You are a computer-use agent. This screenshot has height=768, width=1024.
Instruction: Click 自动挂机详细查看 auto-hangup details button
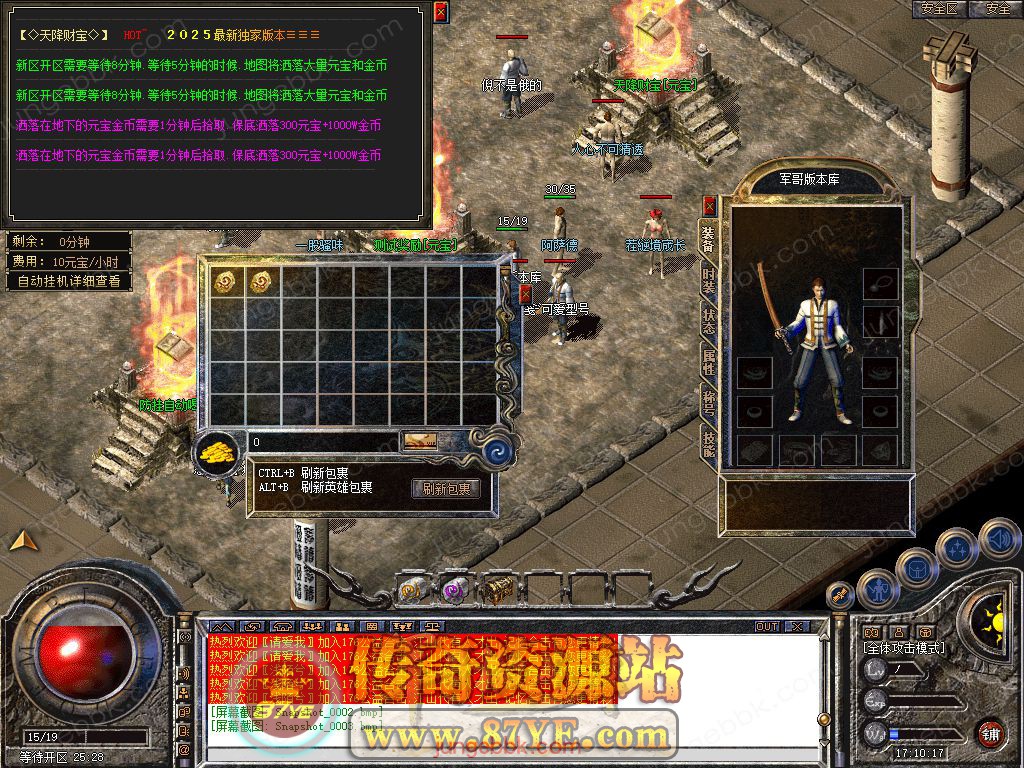point(69,281)
